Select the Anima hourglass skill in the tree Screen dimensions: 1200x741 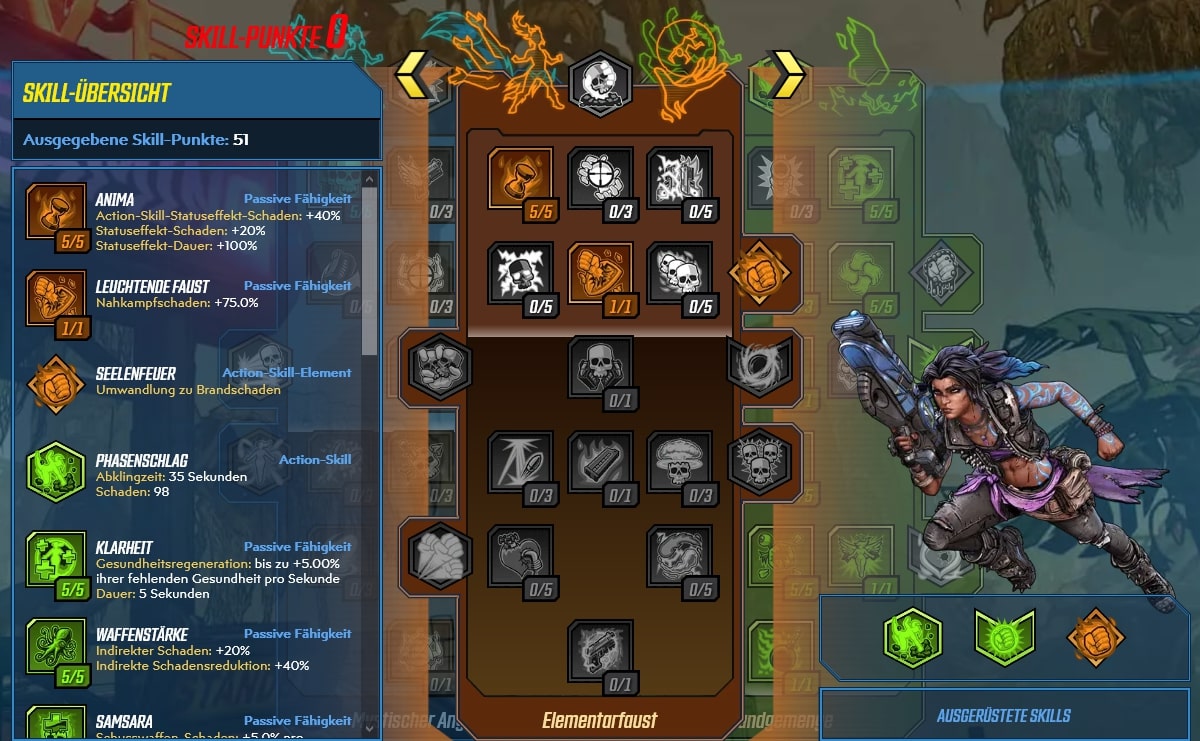coord(520,180)
